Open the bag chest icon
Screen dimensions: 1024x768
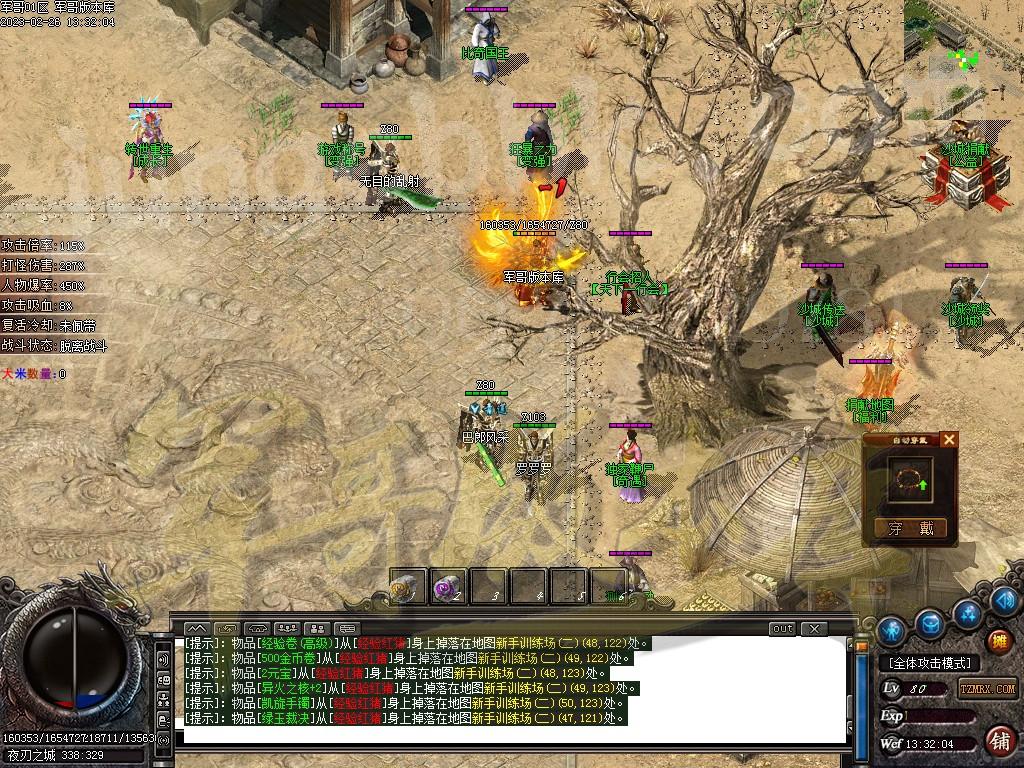(x=930, y=623)
